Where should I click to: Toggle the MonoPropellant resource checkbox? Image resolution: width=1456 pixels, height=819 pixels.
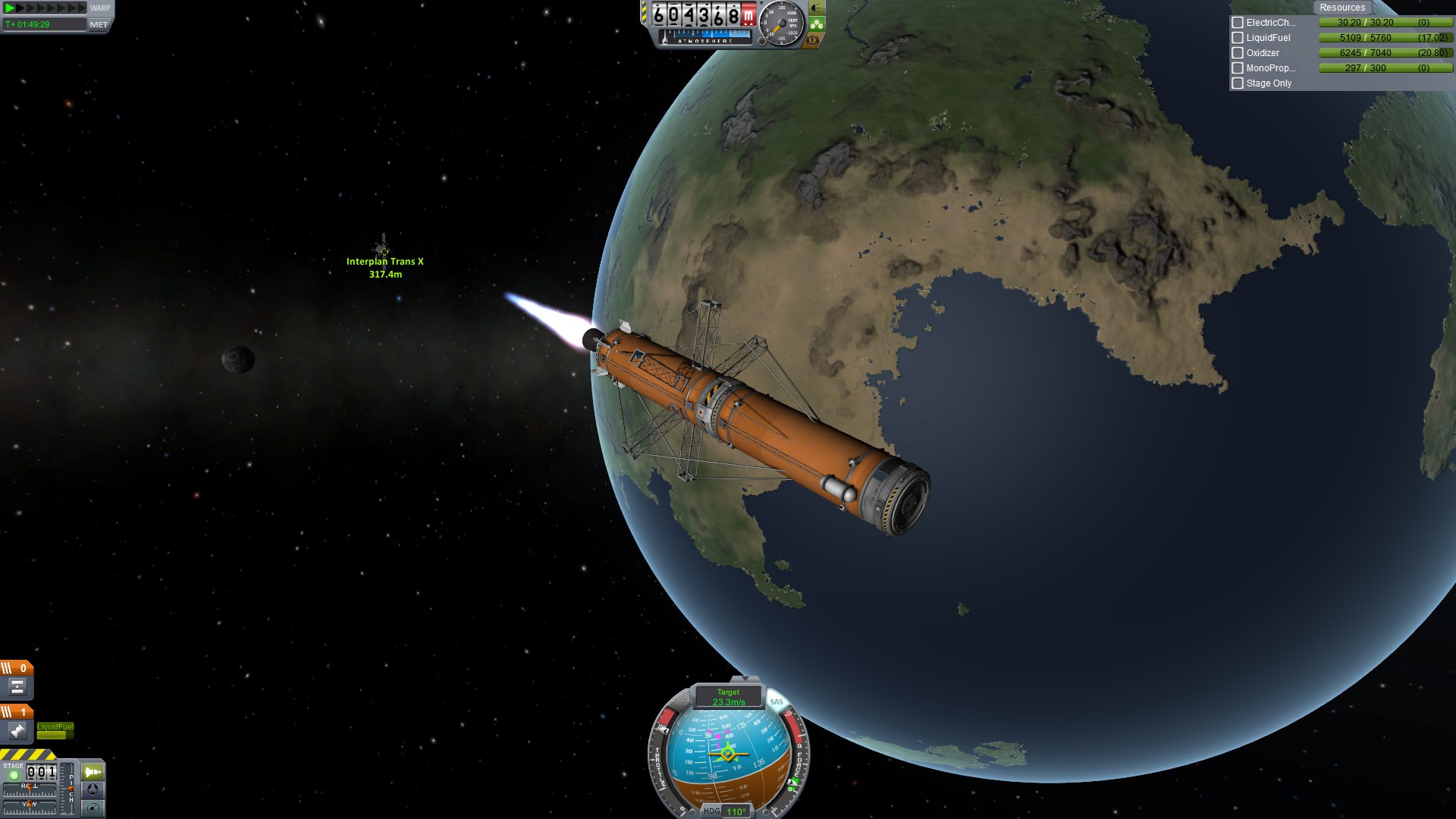[x=1238, y=68]
